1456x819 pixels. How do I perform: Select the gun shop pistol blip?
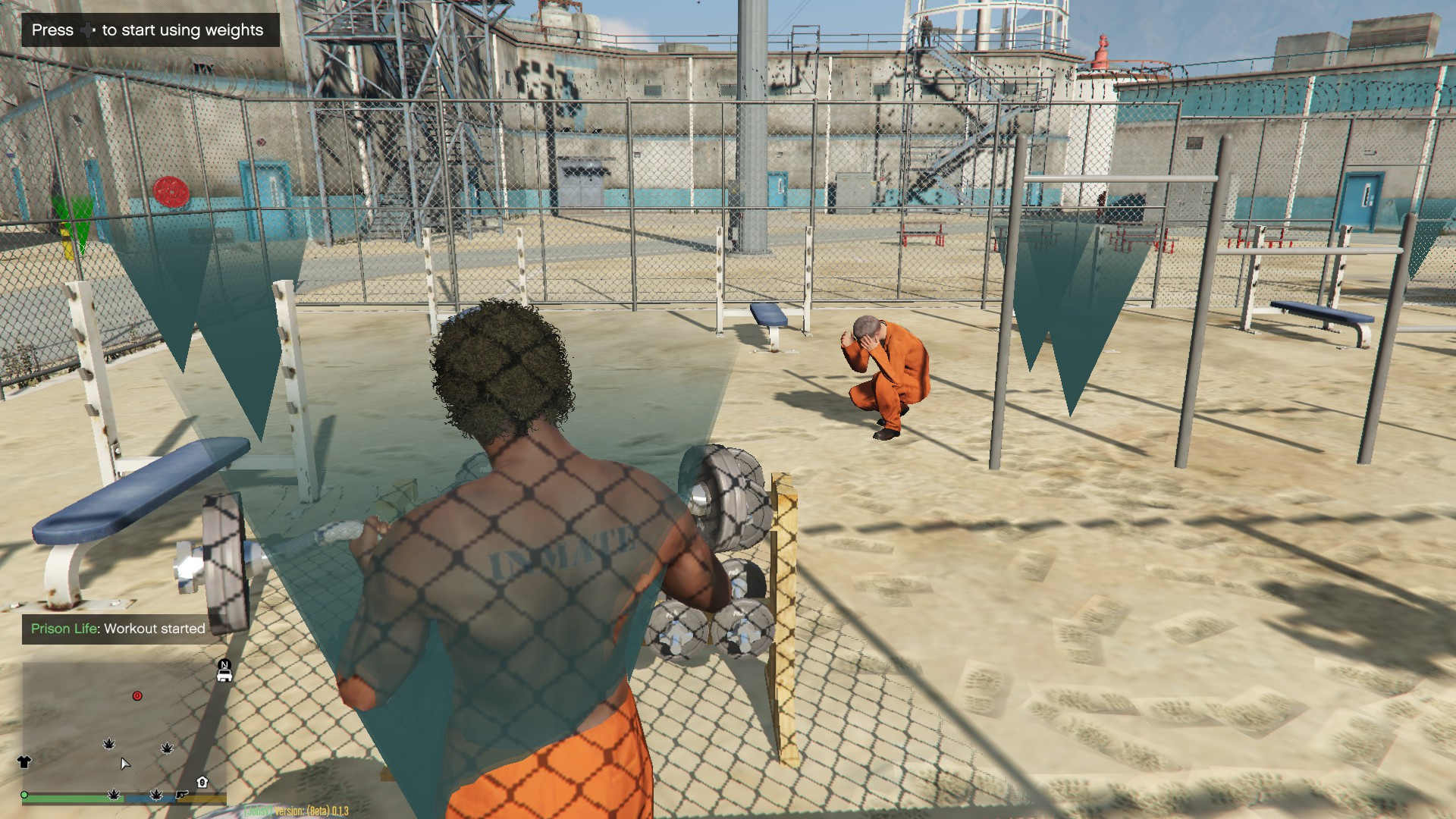click(182, 794)
